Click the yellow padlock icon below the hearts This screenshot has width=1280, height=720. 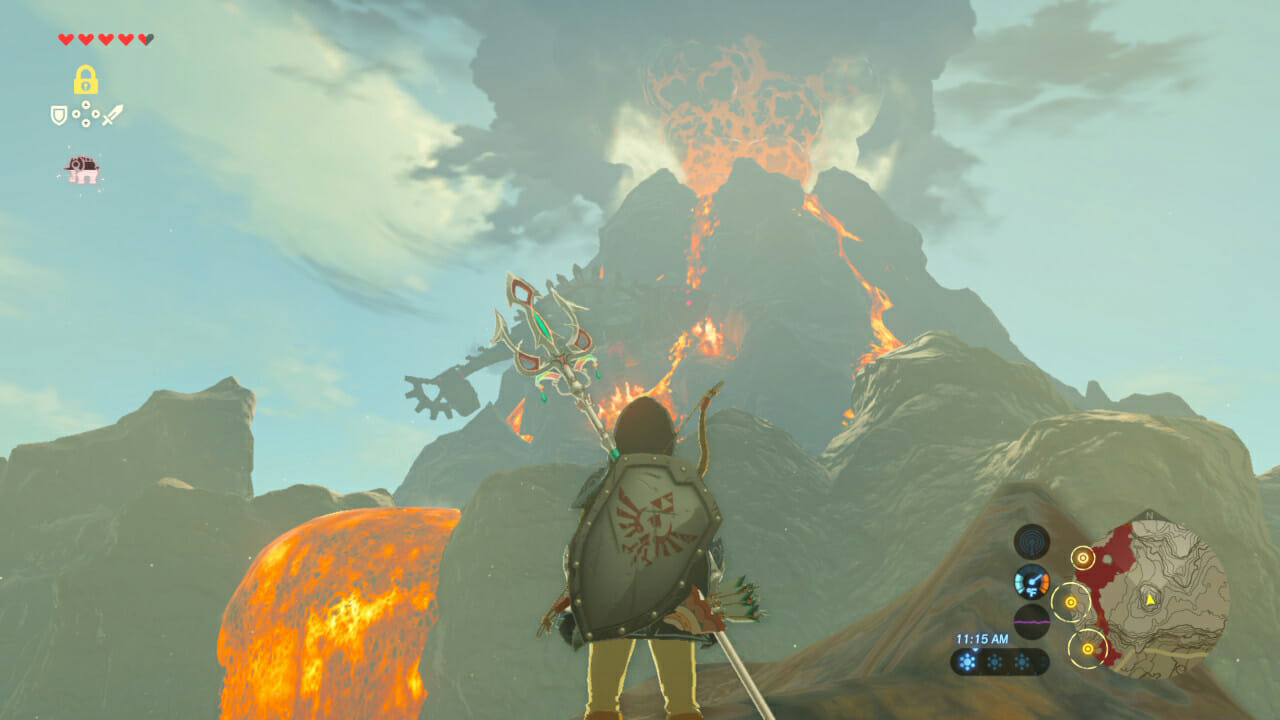coord(85,78)
